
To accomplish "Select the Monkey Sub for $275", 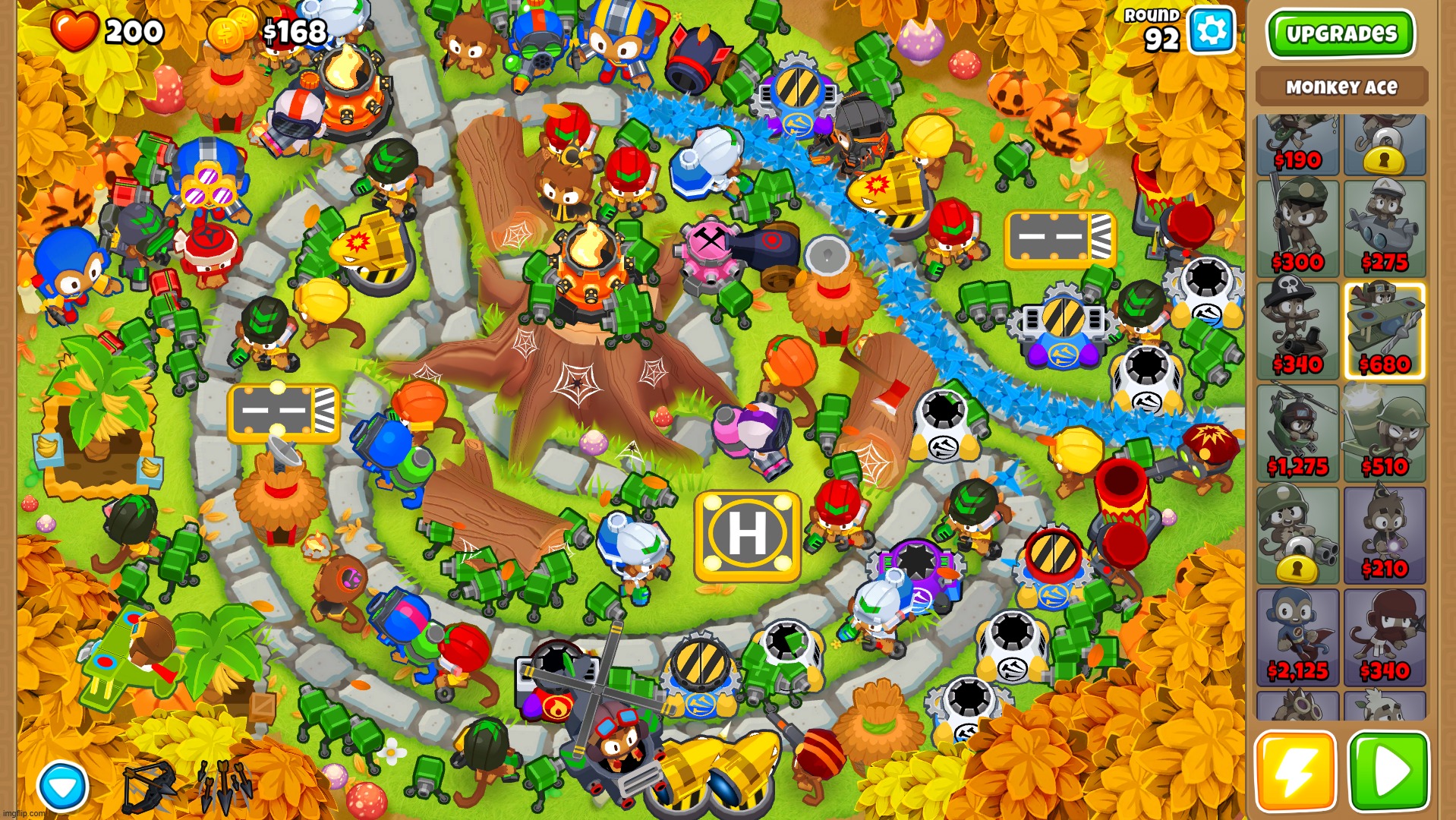I will click(1385, 228).
